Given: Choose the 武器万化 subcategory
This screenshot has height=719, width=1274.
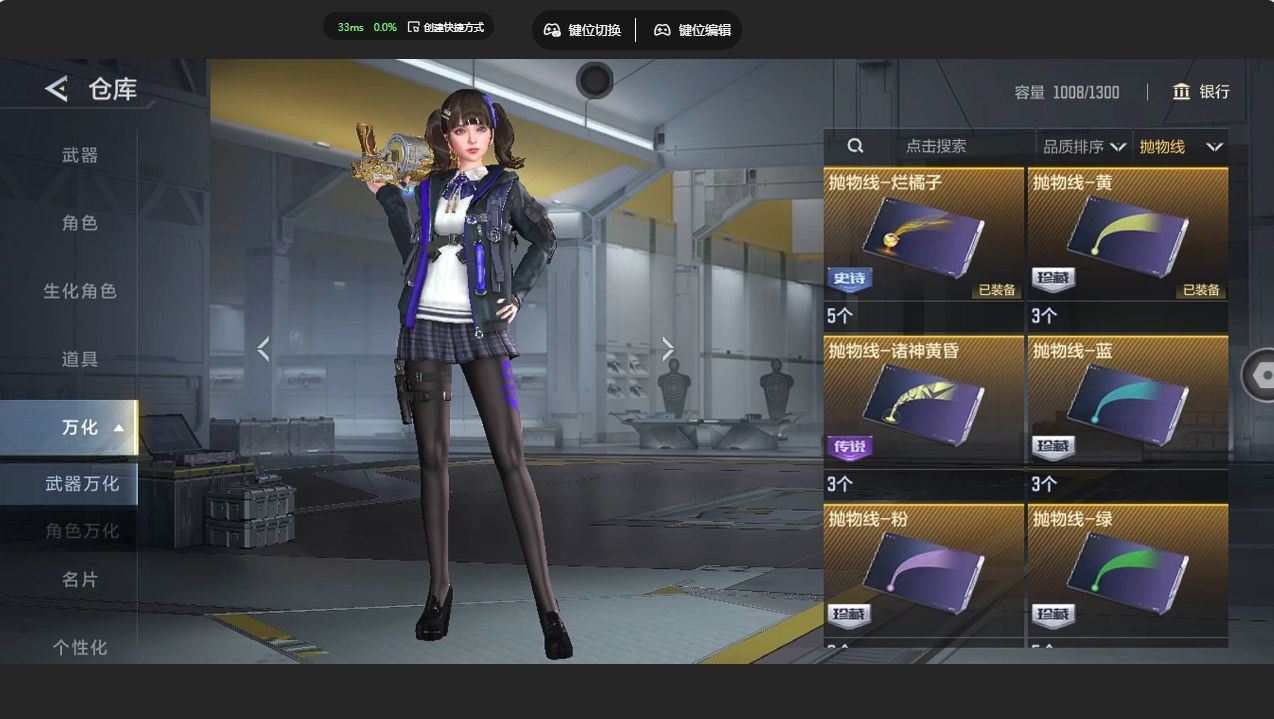Looking at the screenshot, I should [x=82, y=484].
